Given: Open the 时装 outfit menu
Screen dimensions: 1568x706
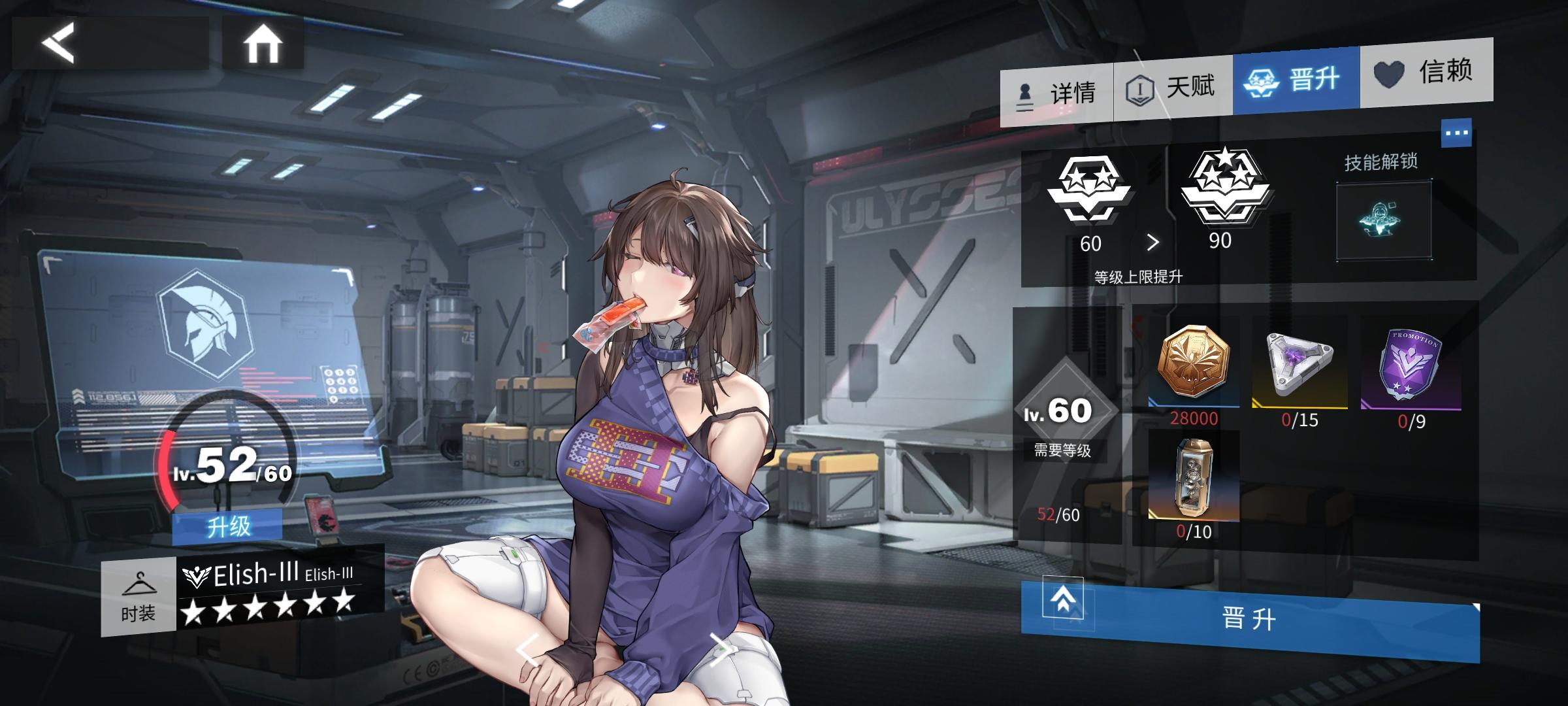Looking at the screenshot, I should 139,597.
